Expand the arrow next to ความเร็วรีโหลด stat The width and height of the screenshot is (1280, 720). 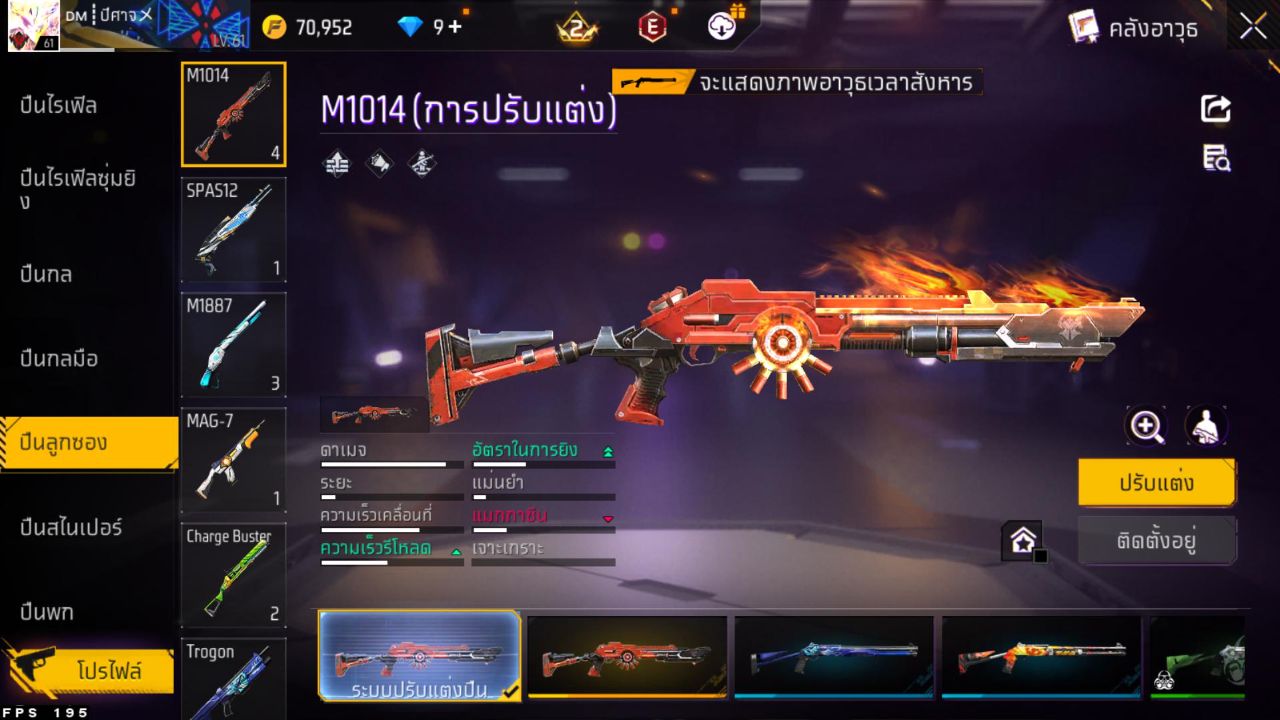click(456, 552)
